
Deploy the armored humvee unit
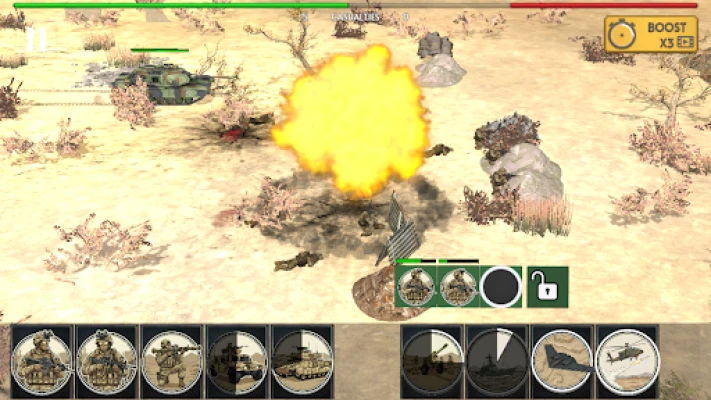point(237,360)
